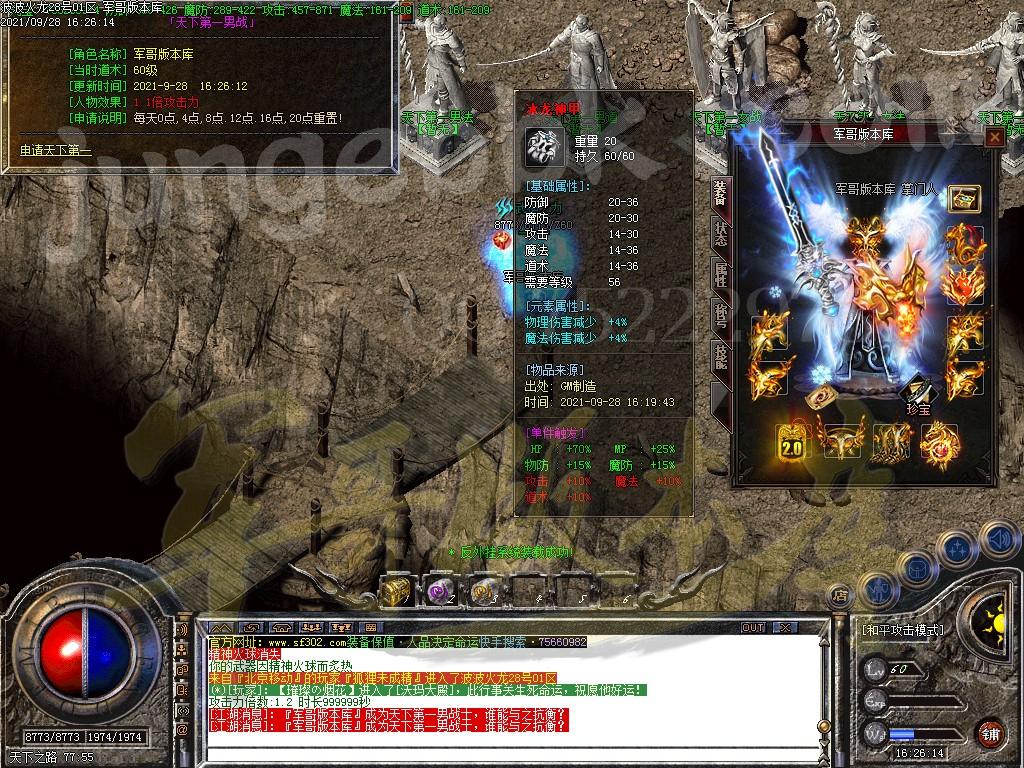
Task: Click the OUT button above chat
Action: pos(752,627)
